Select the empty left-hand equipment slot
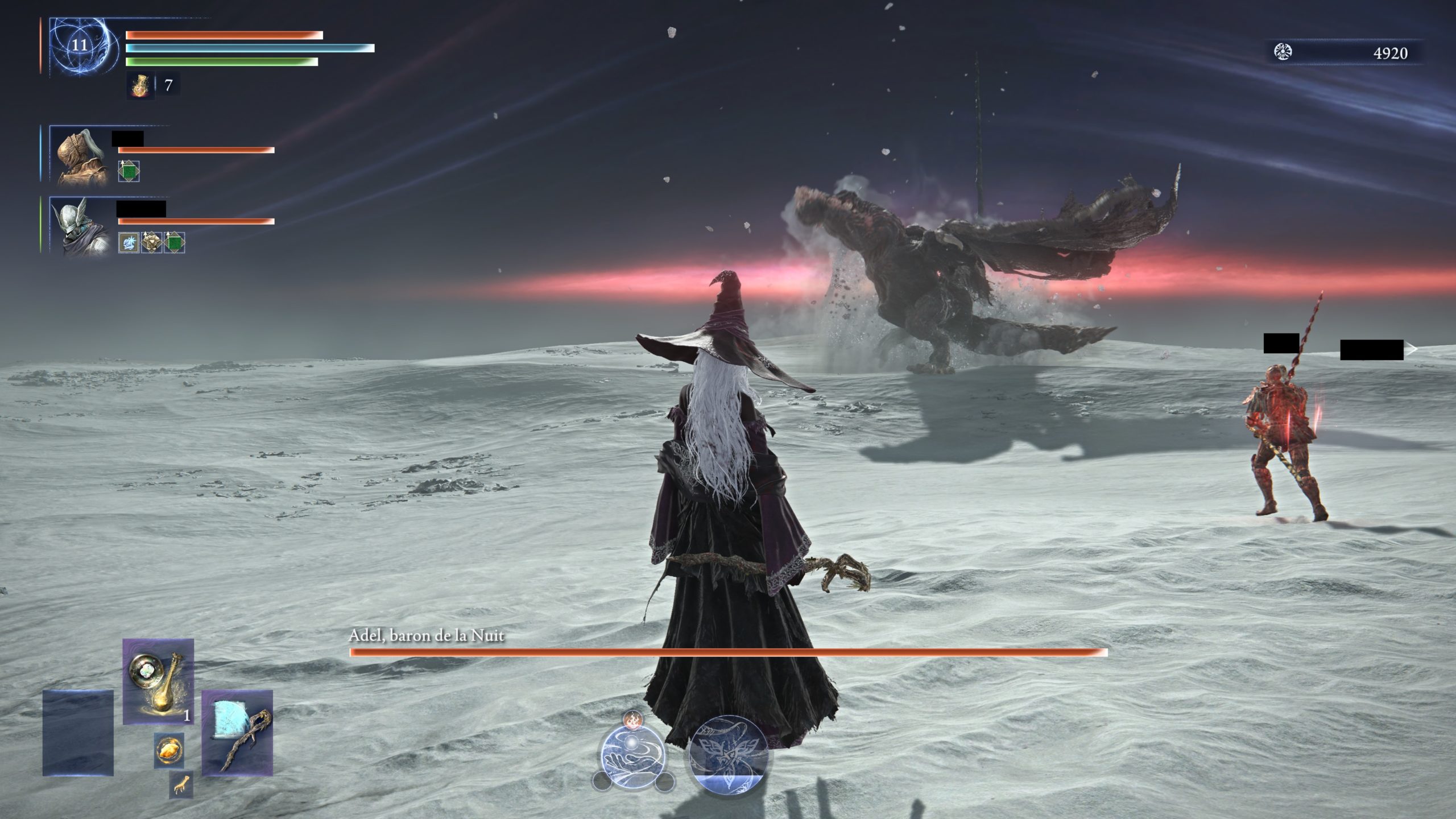1456x819 pixels. pos(78,733)
